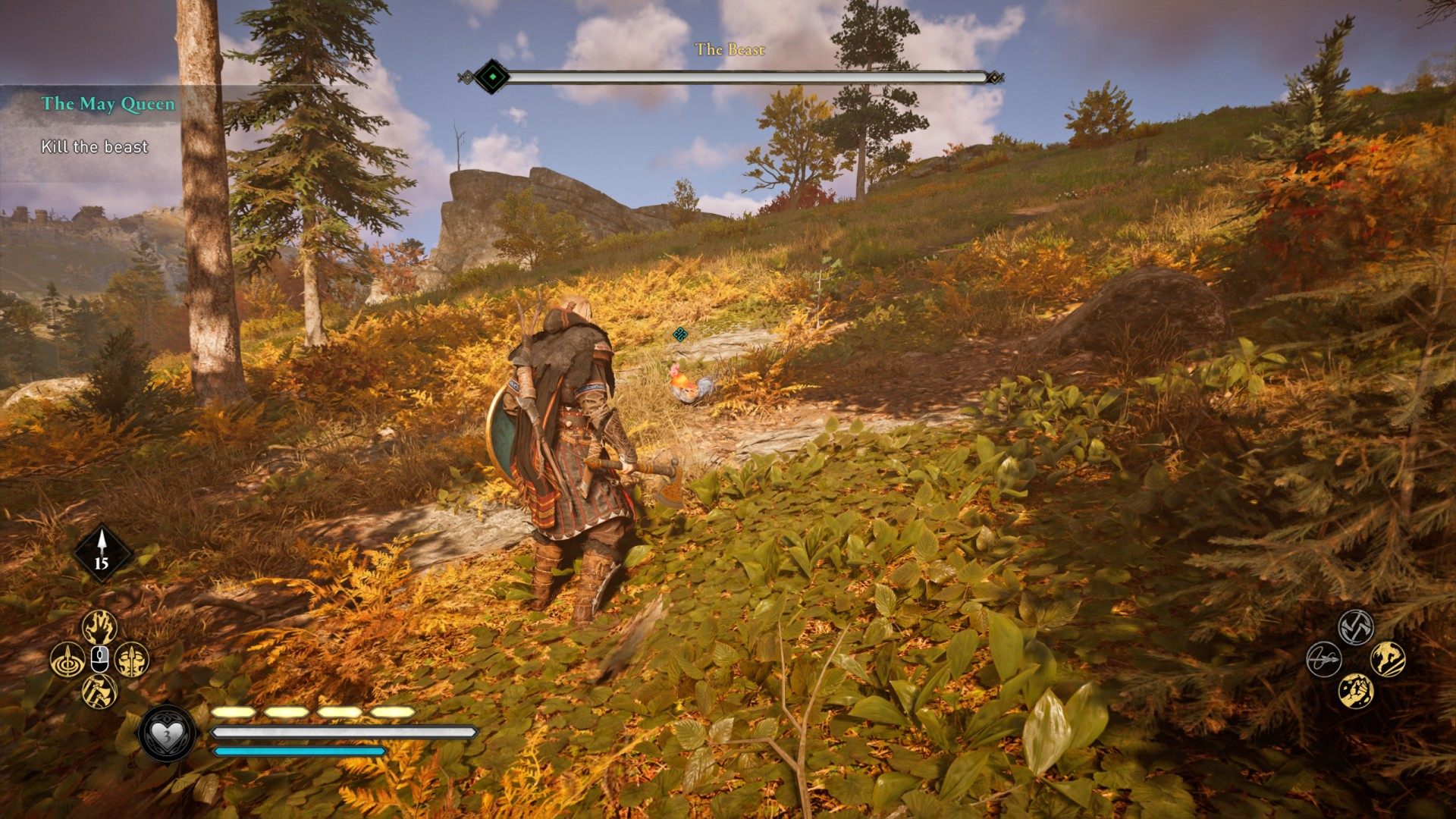Trigger the face-with-arrow ranged ability
The image size is (1456, 819).
[x=132, y=659]
